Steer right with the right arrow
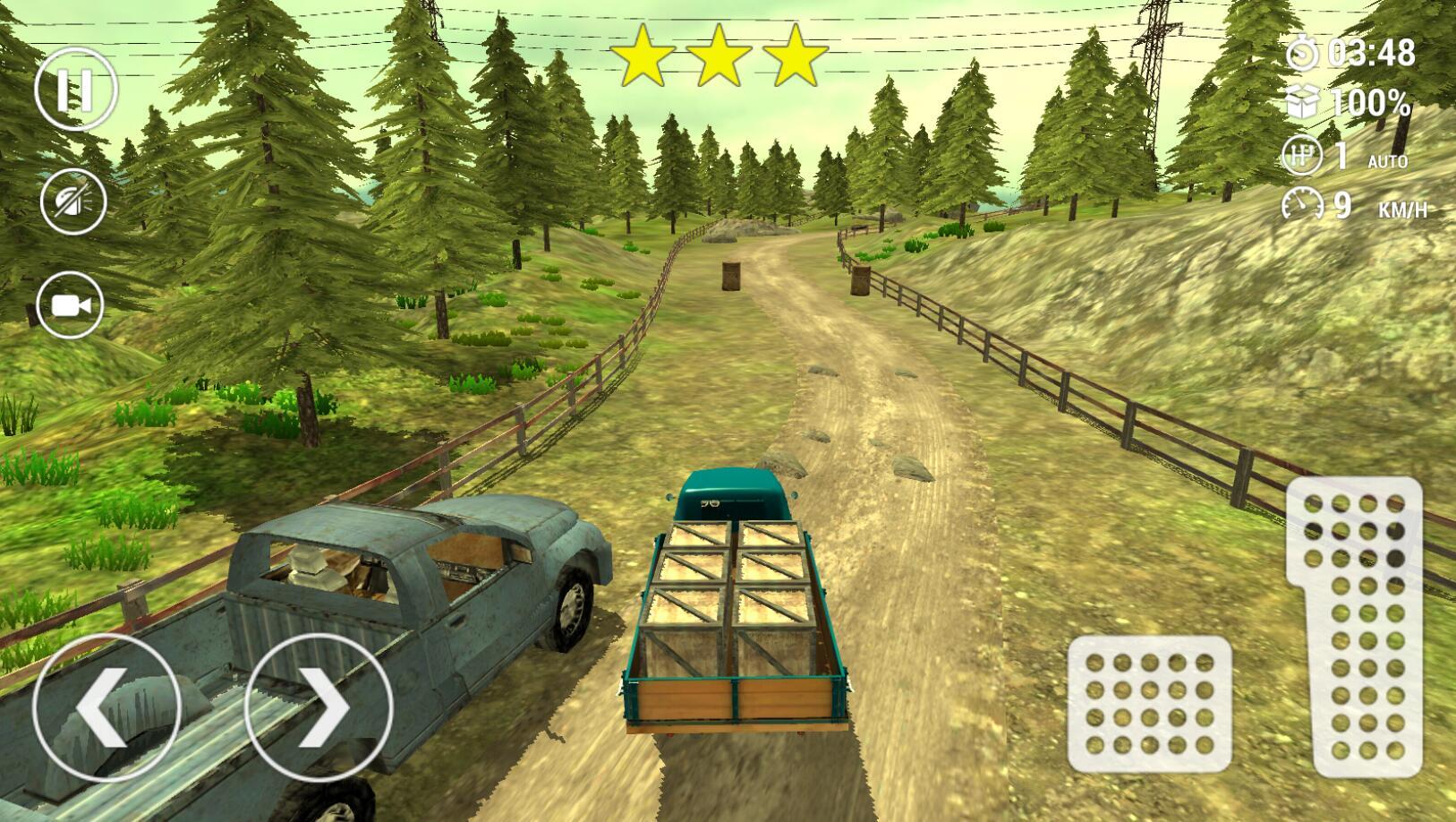 319,706
